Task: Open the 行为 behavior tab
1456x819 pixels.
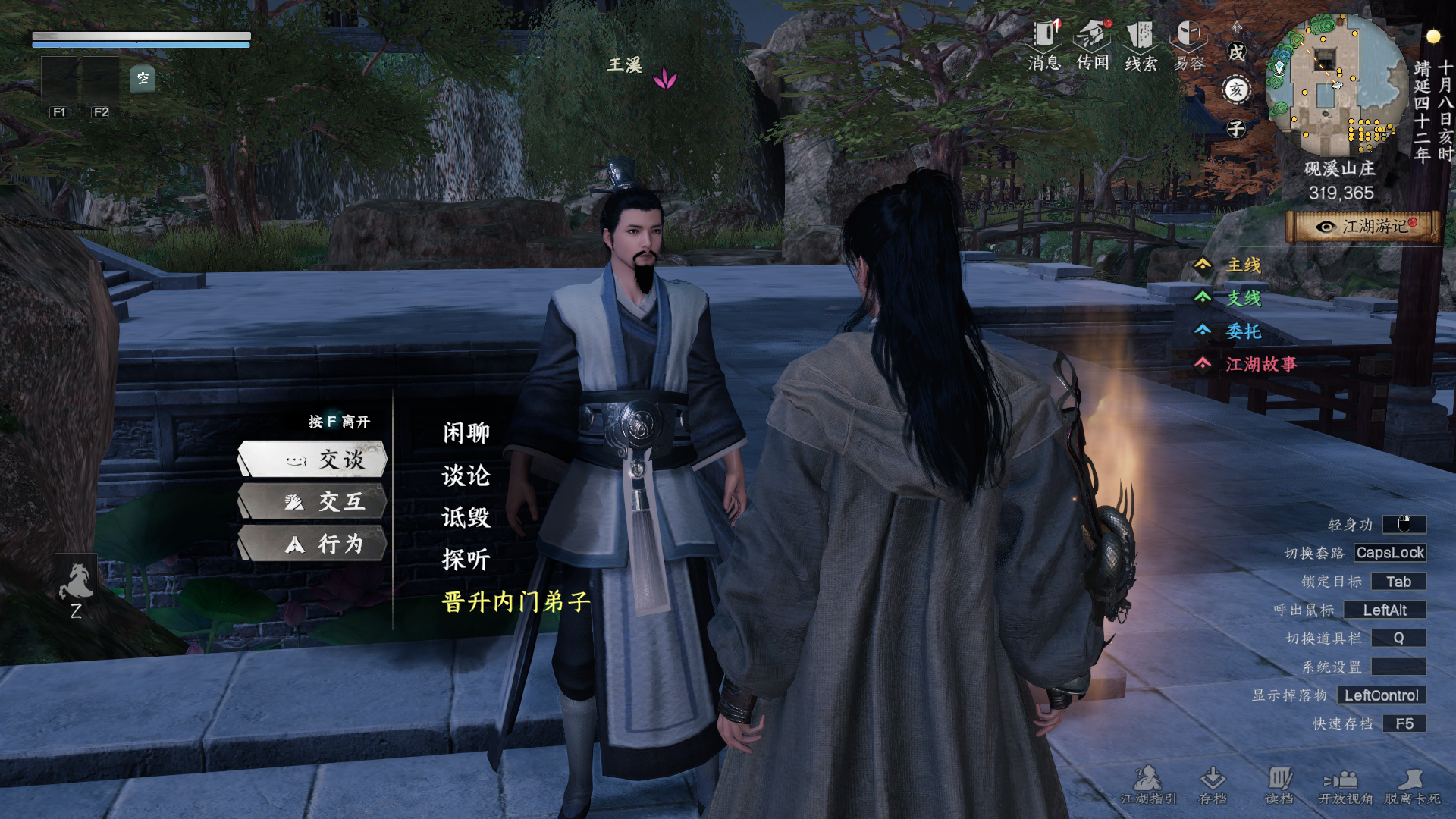Action: (x=313, y=544)
